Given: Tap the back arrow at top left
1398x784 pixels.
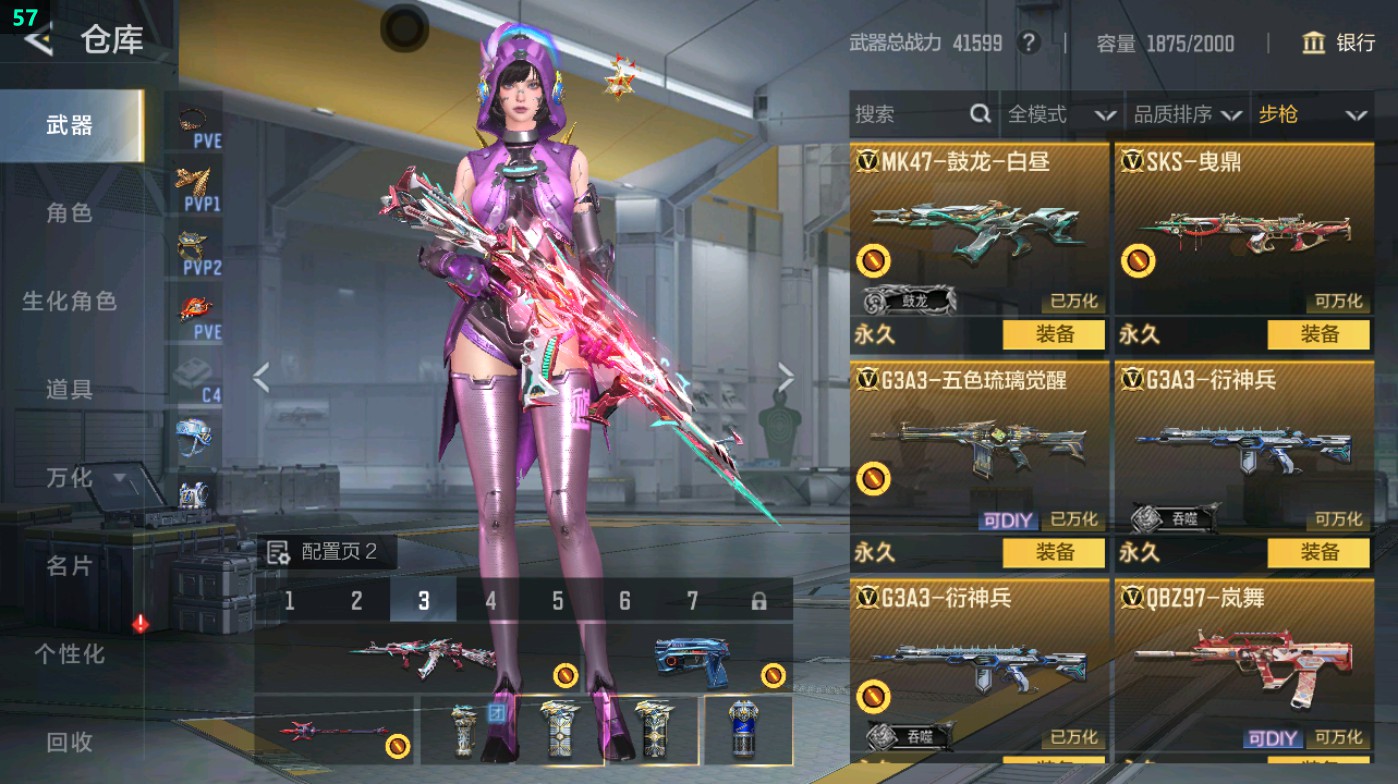Looking at the screenshot, I should click(x=37, y=42).
